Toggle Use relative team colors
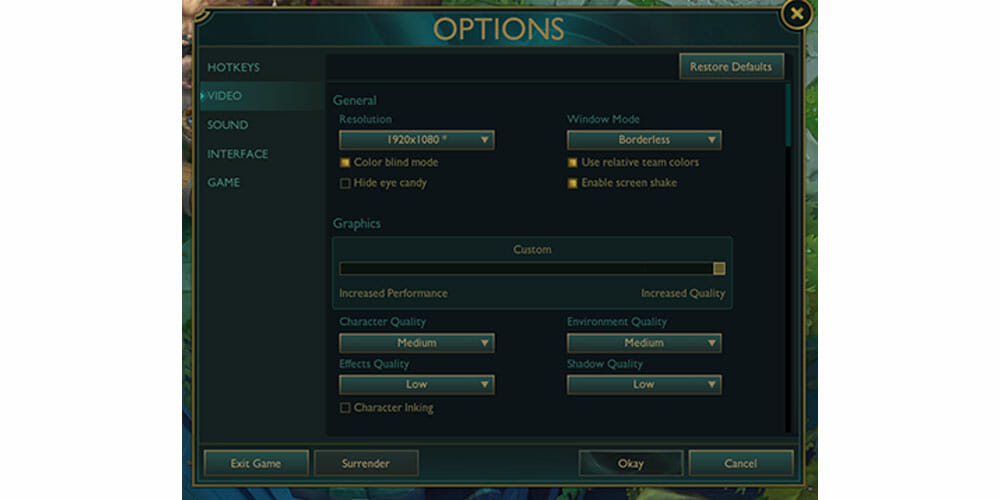Image resolution: width=1000 pixels, height=500 pixels. coord(573,162)
